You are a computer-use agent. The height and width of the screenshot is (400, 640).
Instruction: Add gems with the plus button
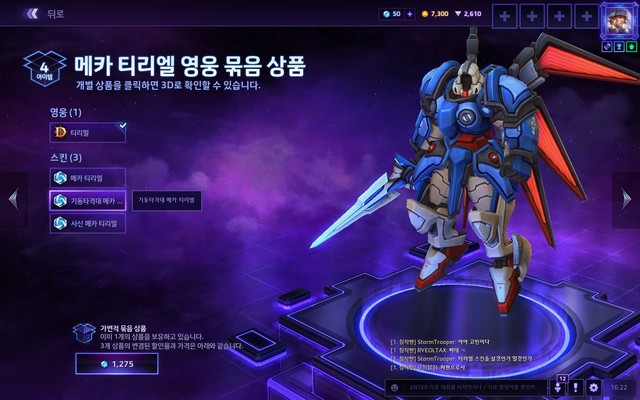(409, 14)
